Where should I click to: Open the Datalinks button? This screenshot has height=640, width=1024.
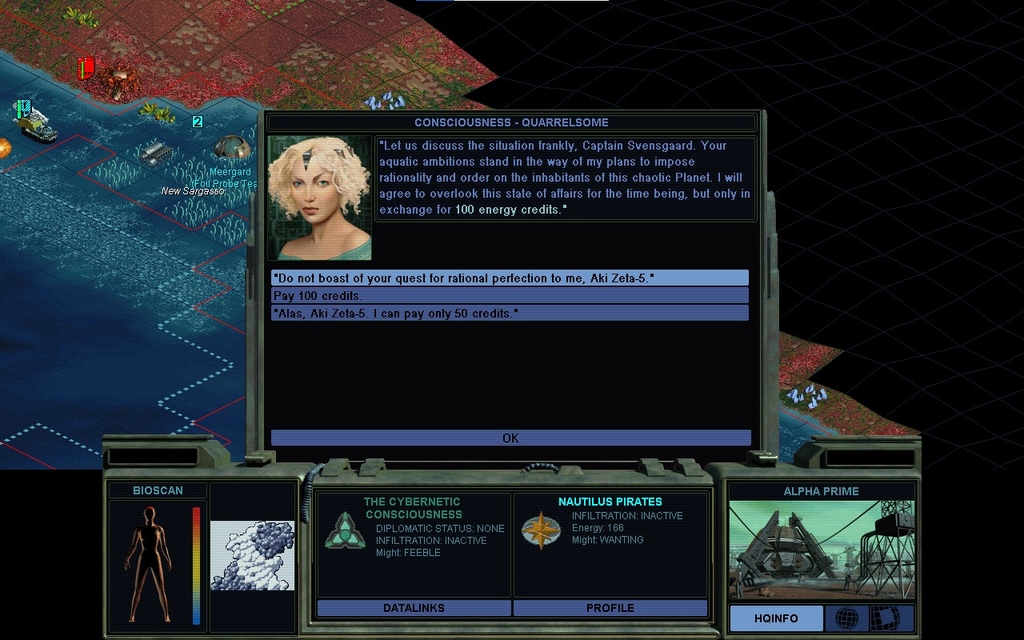click(413, 608)
